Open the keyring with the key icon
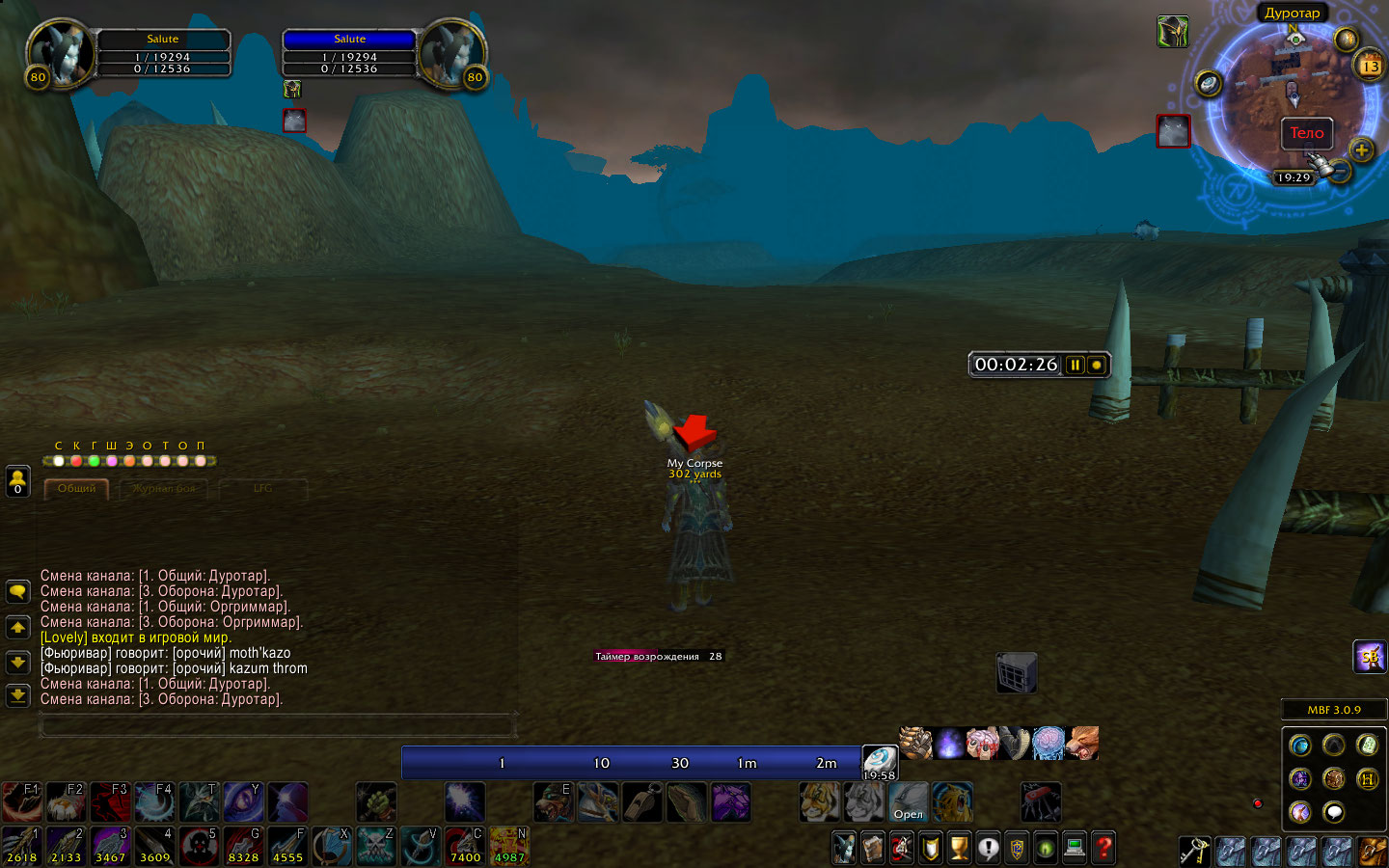Image resolution: width=1389 pixels, height=868 pixels. coord(1194,851)
